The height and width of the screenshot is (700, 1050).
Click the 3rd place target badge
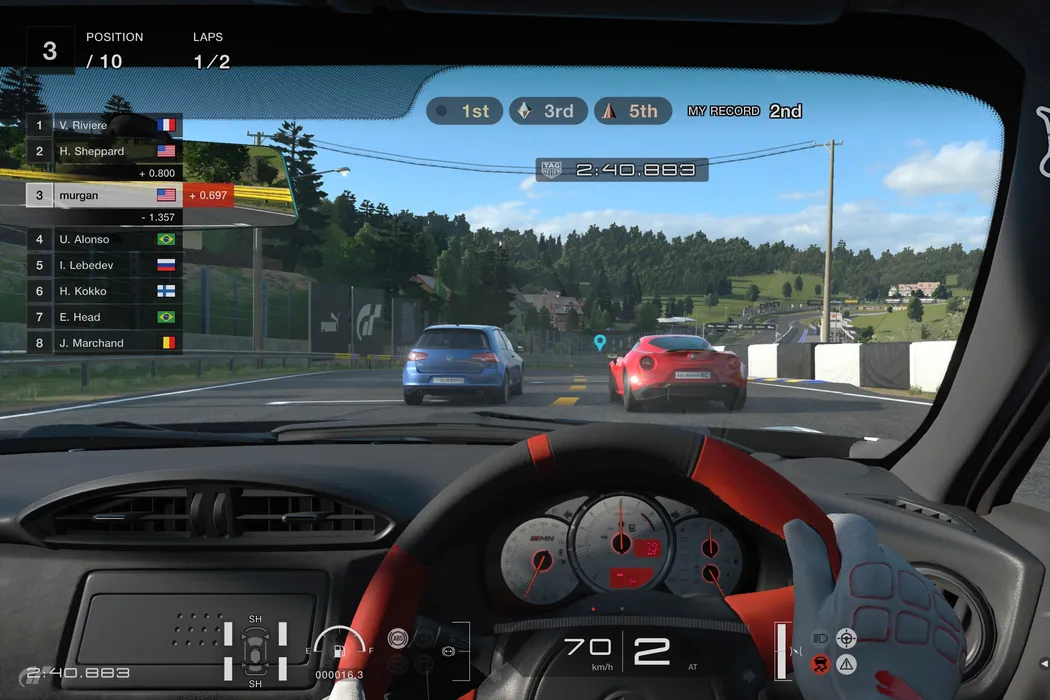click(546, 111)
